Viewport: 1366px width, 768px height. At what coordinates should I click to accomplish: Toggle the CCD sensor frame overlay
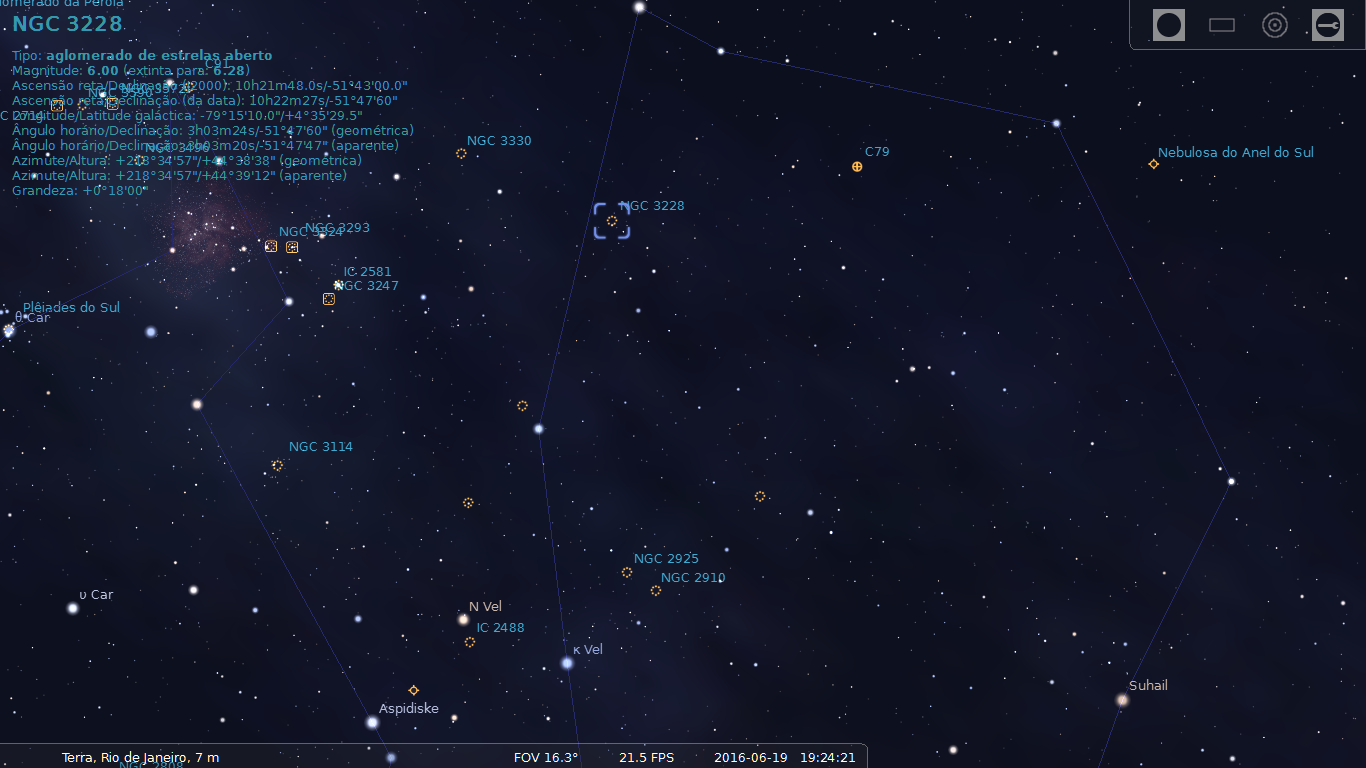pyautogui.click(x=1221, y=25)
